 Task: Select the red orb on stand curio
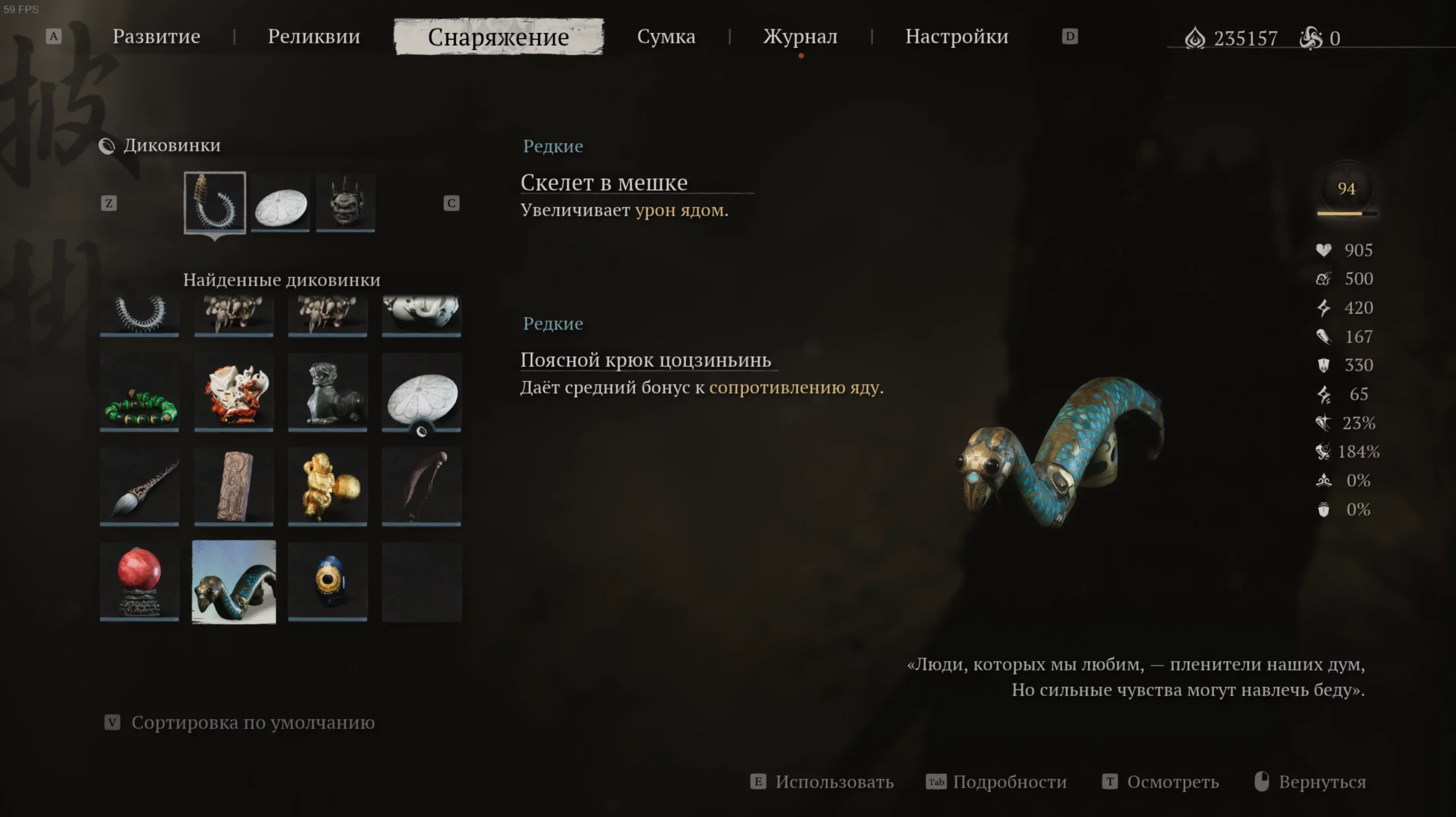[139, 581]
